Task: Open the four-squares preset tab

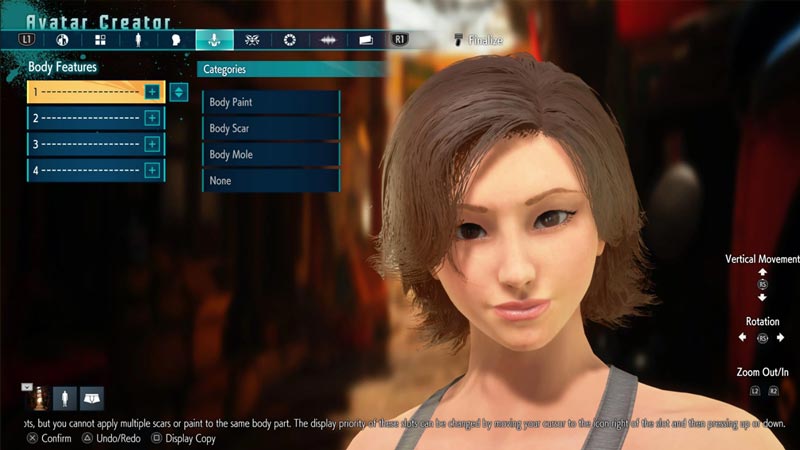Action: 100,41
